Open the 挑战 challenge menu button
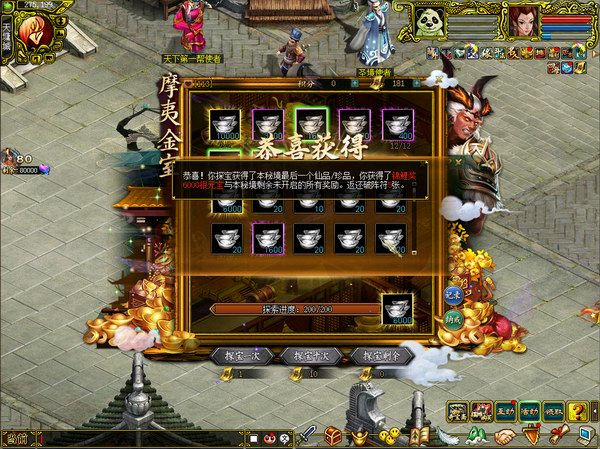The height and width of the screenshot is (449, 600). pyautogui.click(x=554, y=410)
